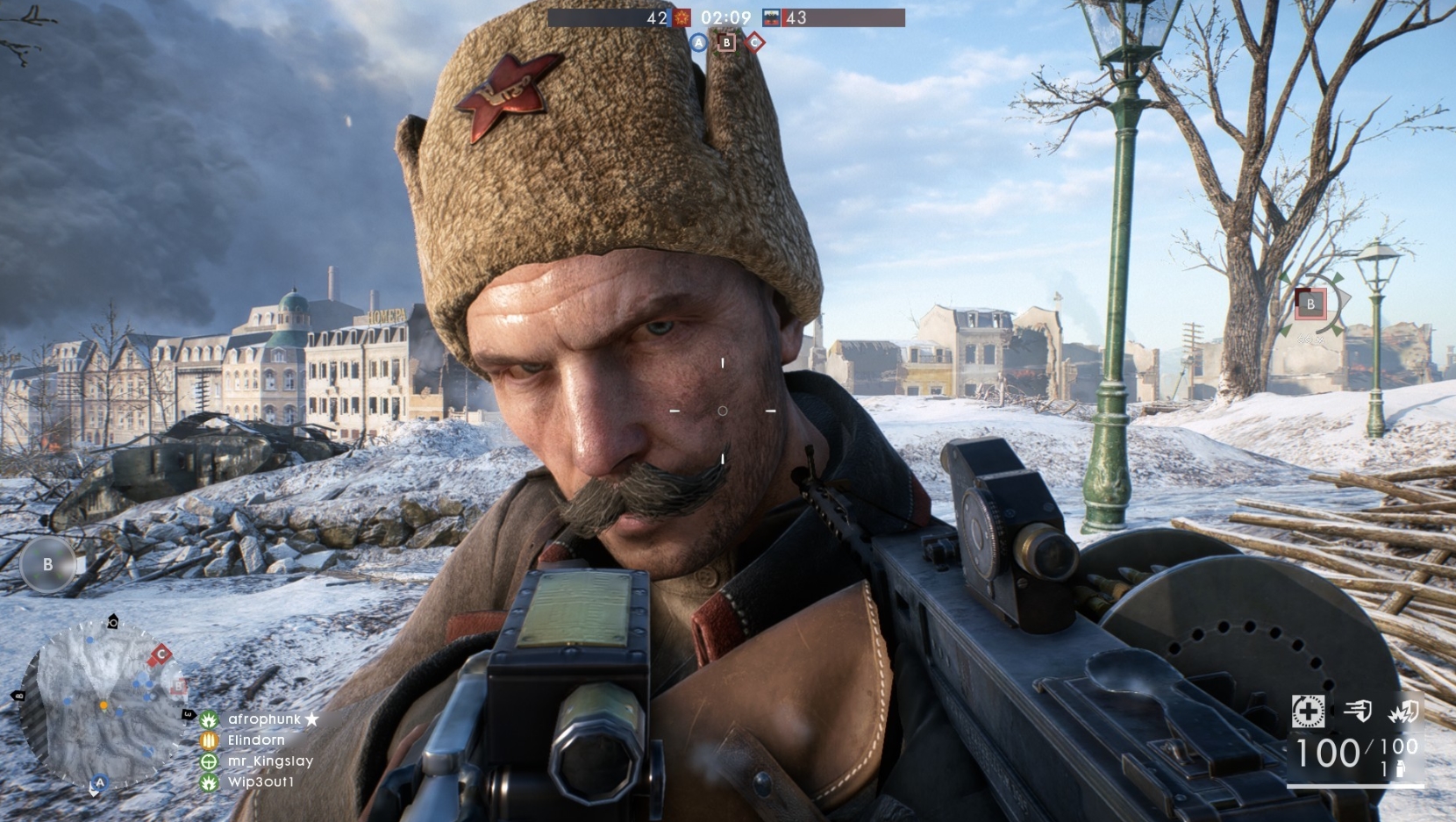
Task: Click the star icon beside afrophunk
Action: point(312,718)
